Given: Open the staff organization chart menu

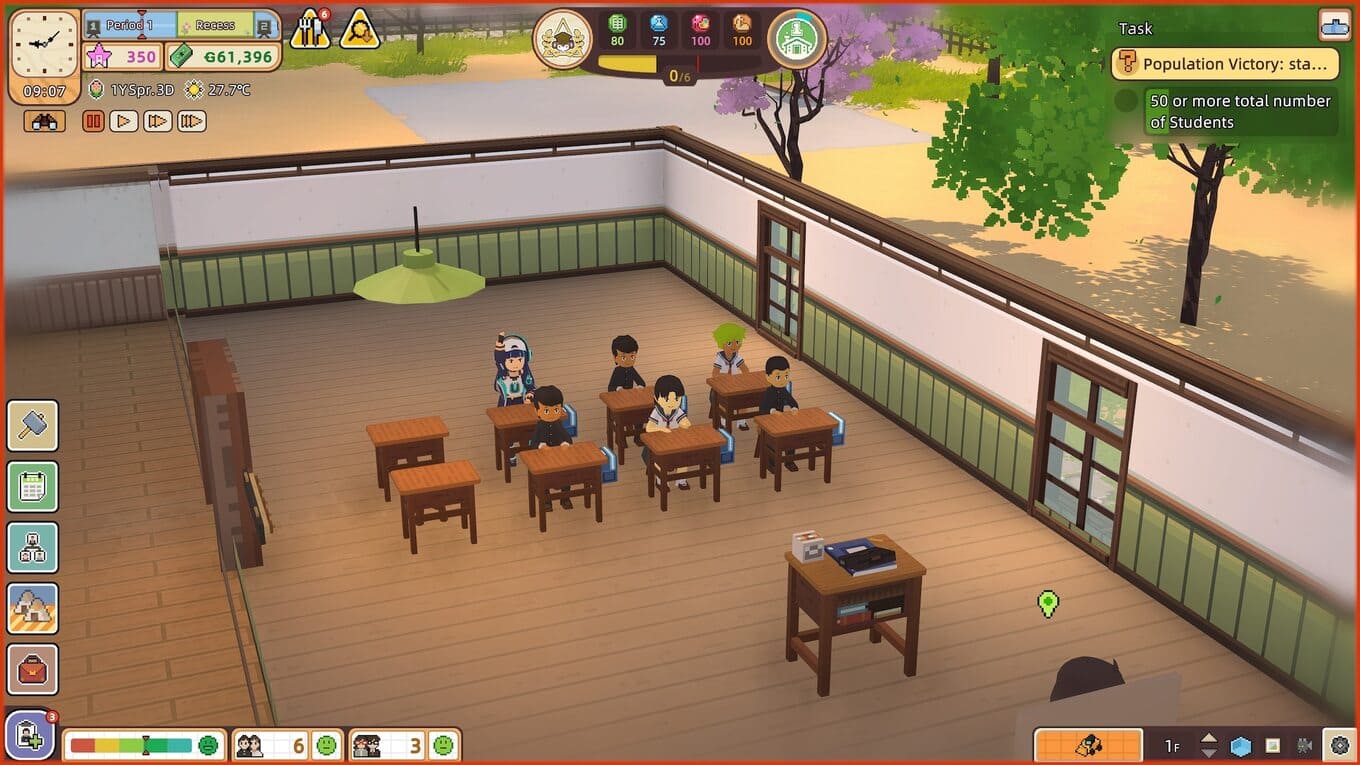Looking at the screenshot, I should 33,548.
